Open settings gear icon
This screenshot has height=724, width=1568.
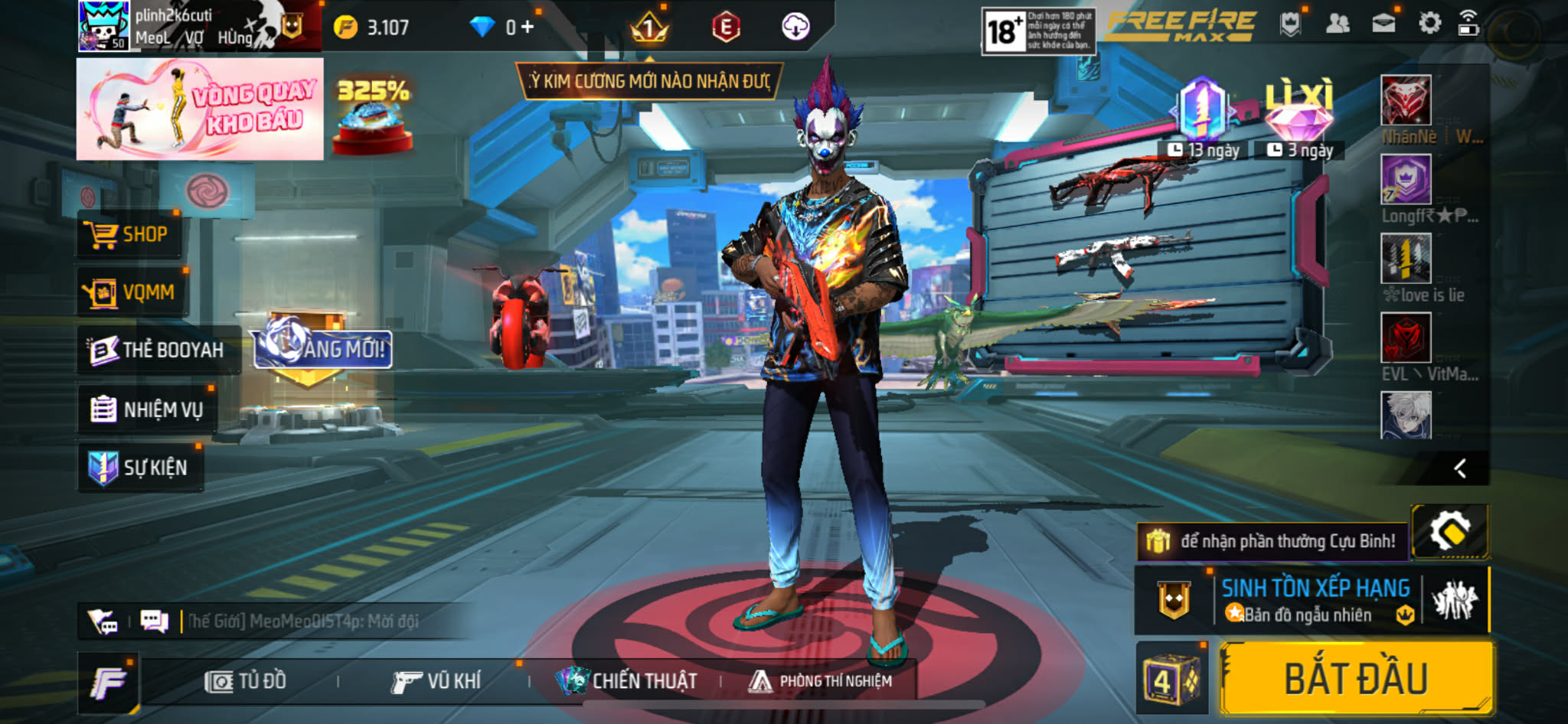[1429, 24]
